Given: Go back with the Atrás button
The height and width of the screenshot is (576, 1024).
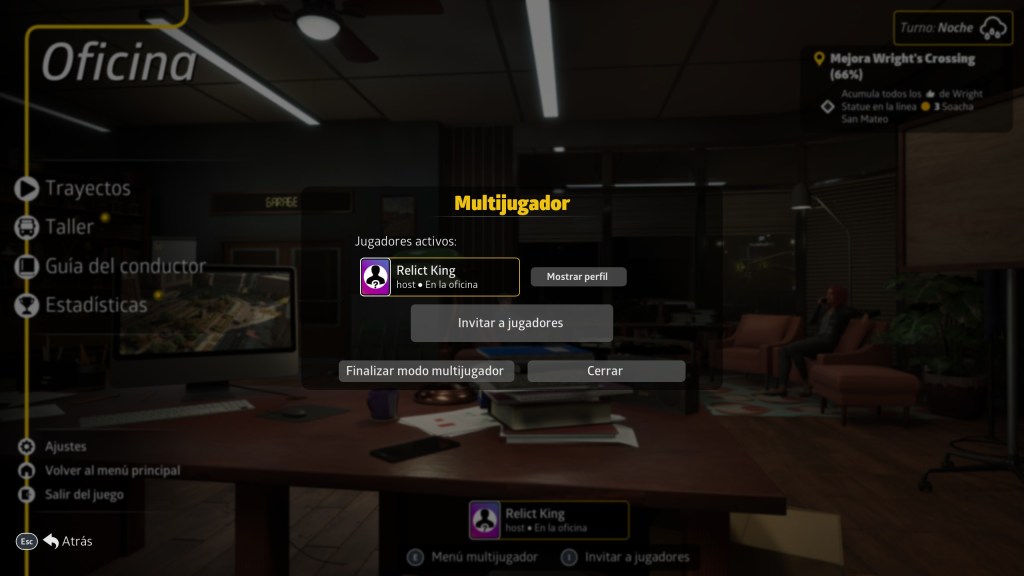Looking at the screenshot, I should coord(76,541).
